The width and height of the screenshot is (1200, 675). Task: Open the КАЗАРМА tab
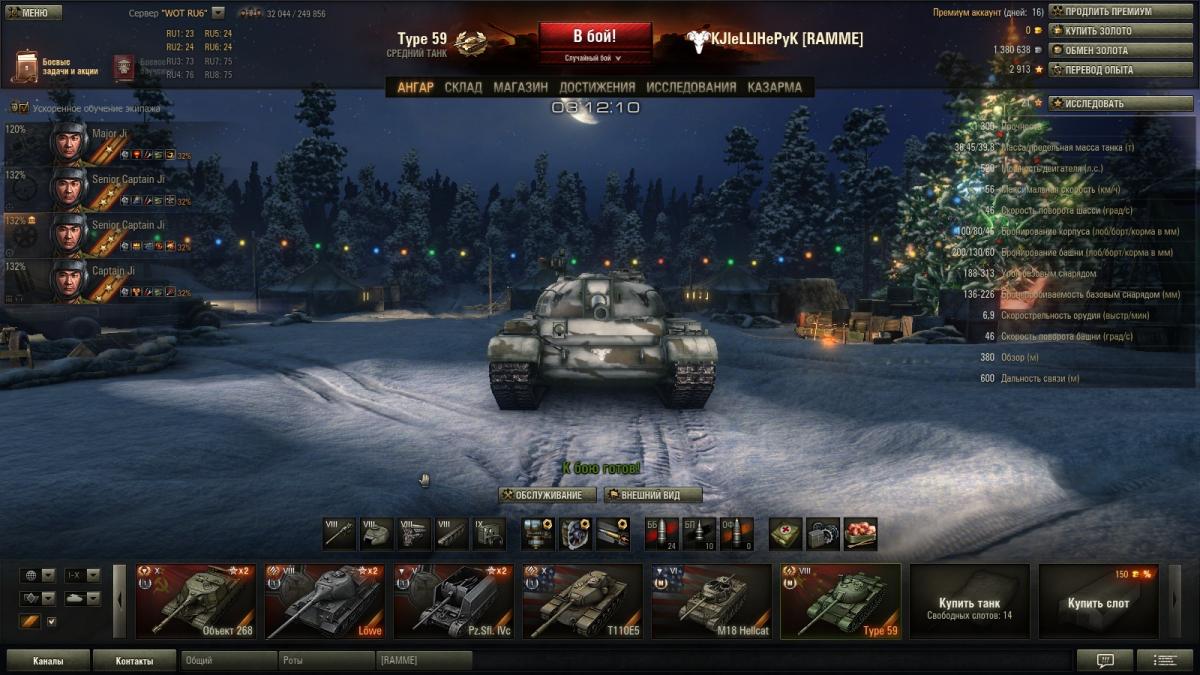pyautogui.click(x=774, y=87)
